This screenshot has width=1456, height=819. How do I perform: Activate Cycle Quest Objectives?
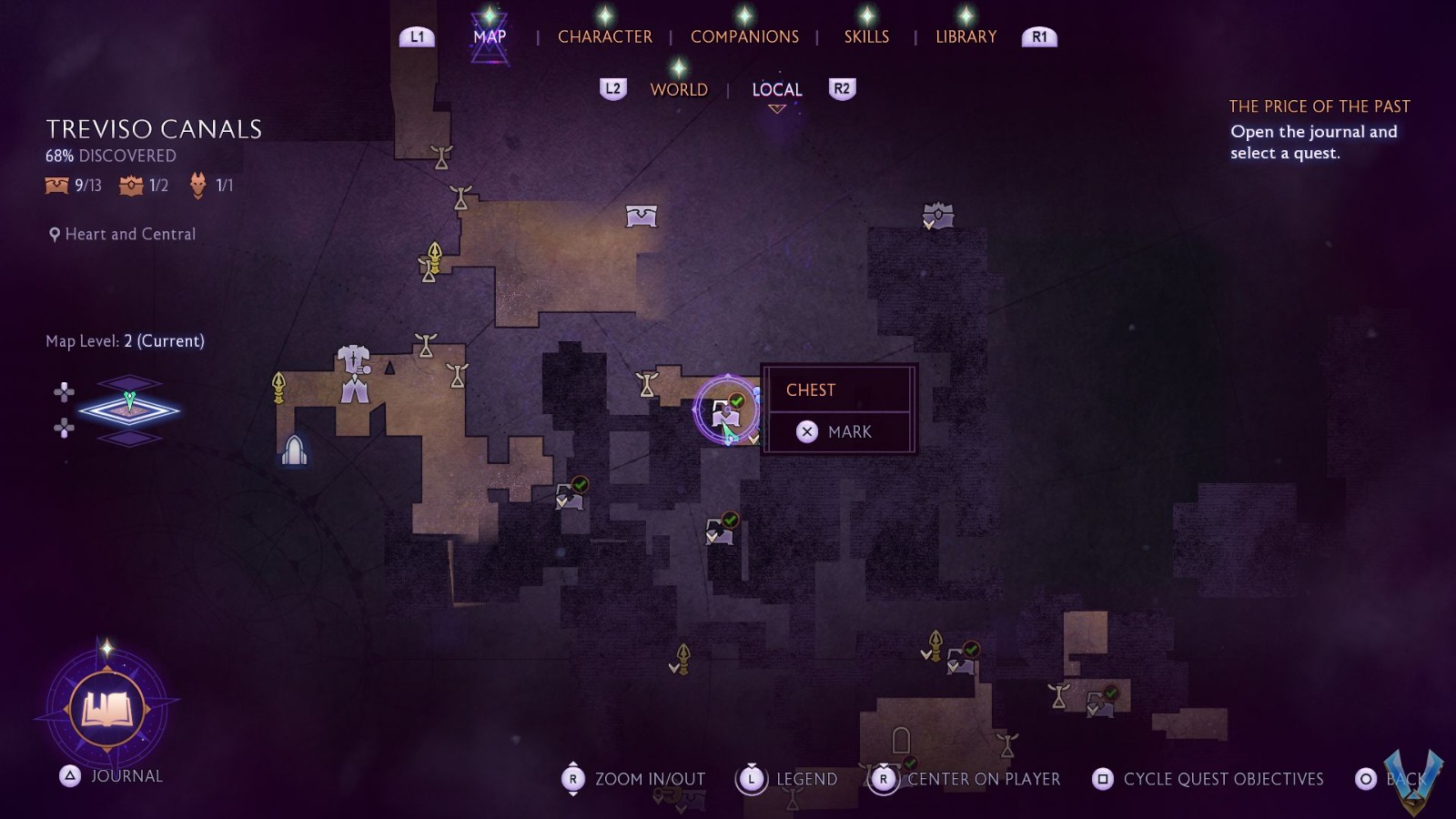pyautogui.click(x=1208, y=779)
